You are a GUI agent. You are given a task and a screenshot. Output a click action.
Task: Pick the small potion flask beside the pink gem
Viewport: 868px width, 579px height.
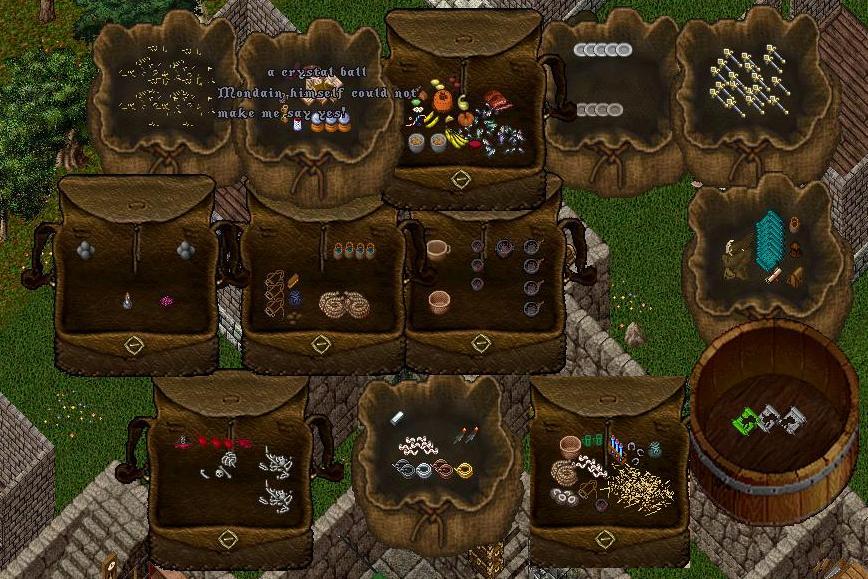tap(127, 299)
